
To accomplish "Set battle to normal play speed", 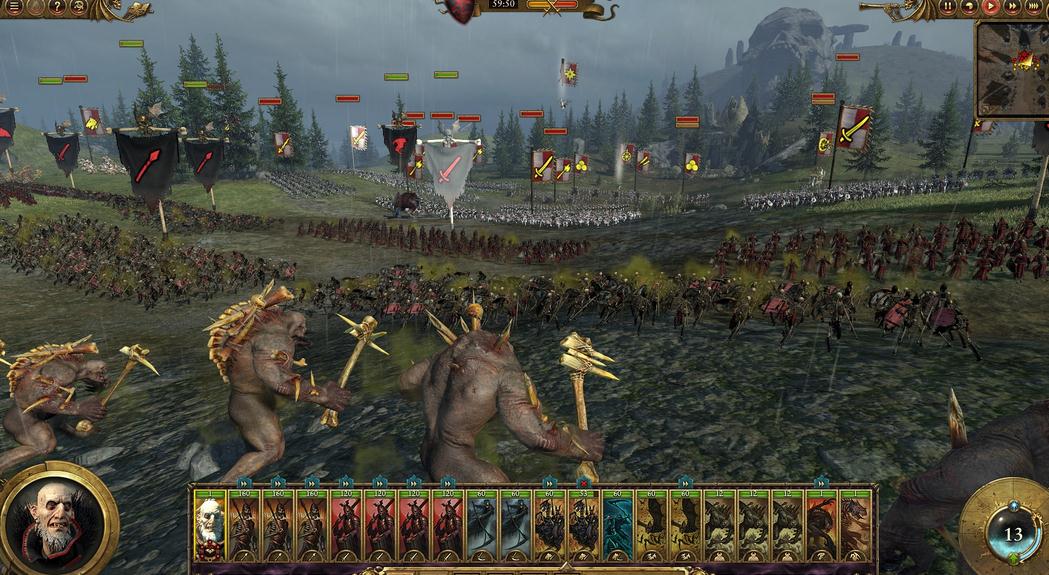I will pos(991,7).
